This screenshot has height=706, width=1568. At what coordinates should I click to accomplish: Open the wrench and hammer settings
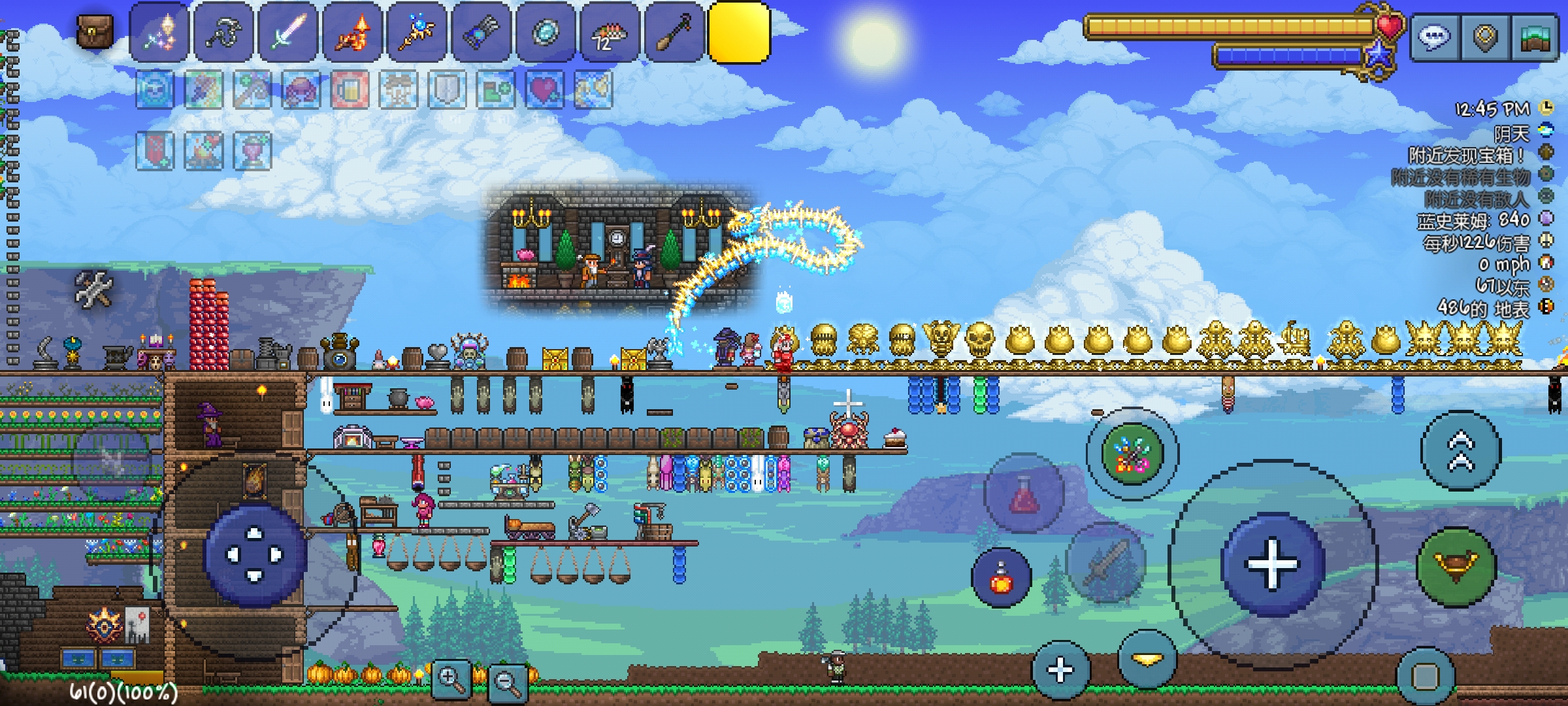pyautogui.click(x=94, y=288)
